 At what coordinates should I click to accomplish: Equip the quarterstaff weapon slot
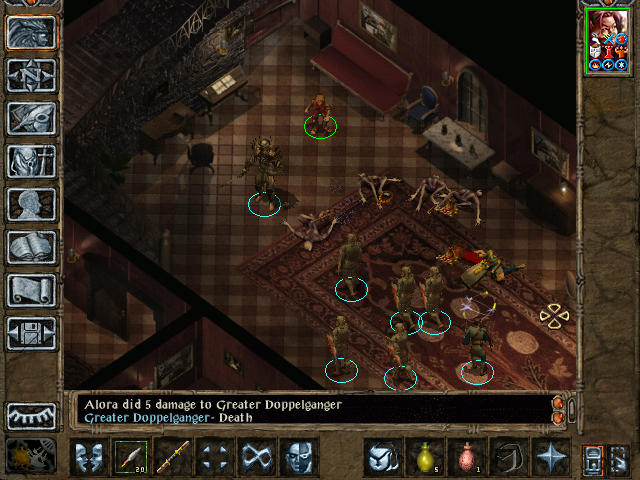pos(174,458)
